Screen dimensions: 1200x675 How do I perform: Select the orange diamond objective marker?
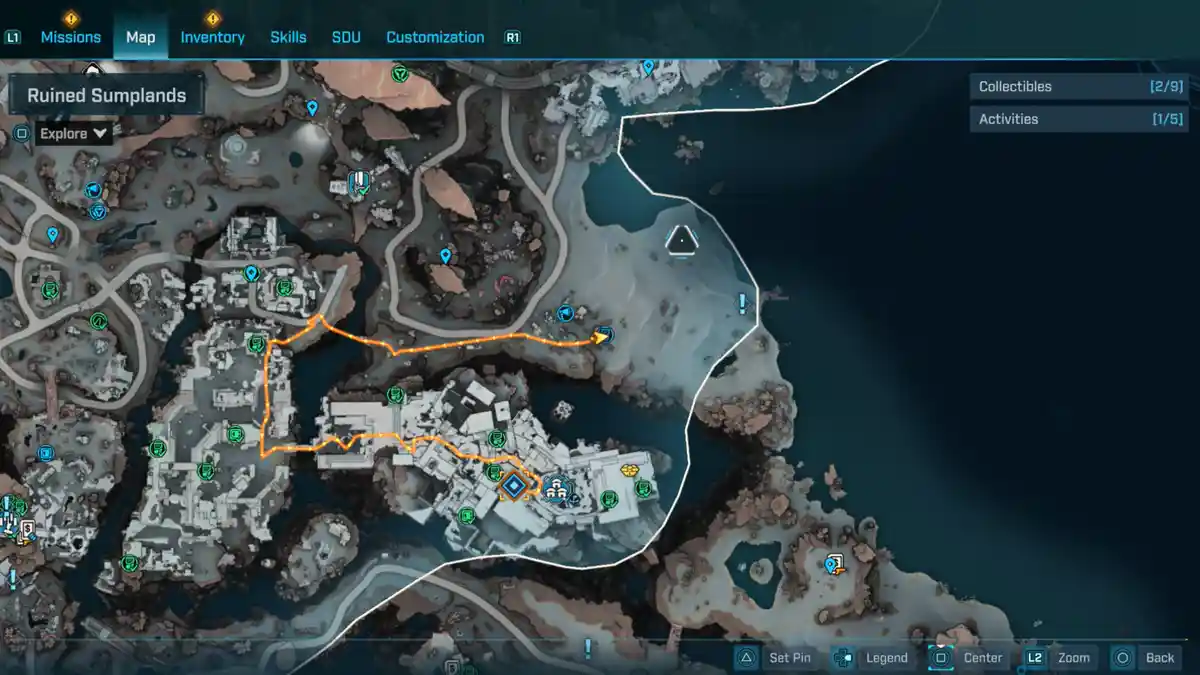tap(514, 486)
